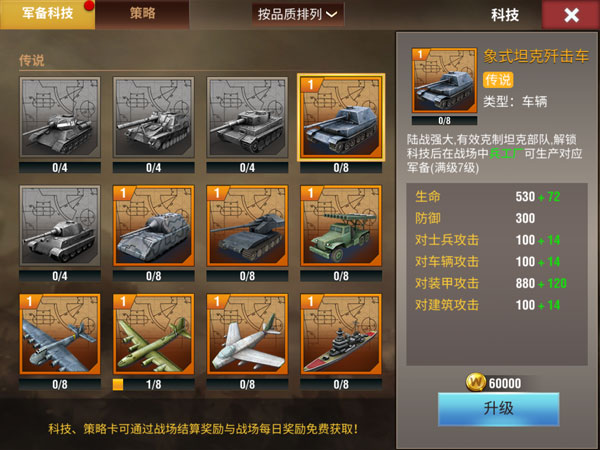Pick the green bomber card showing 1/8
Screen dimensions: 600x450
(x=154, y=333)
